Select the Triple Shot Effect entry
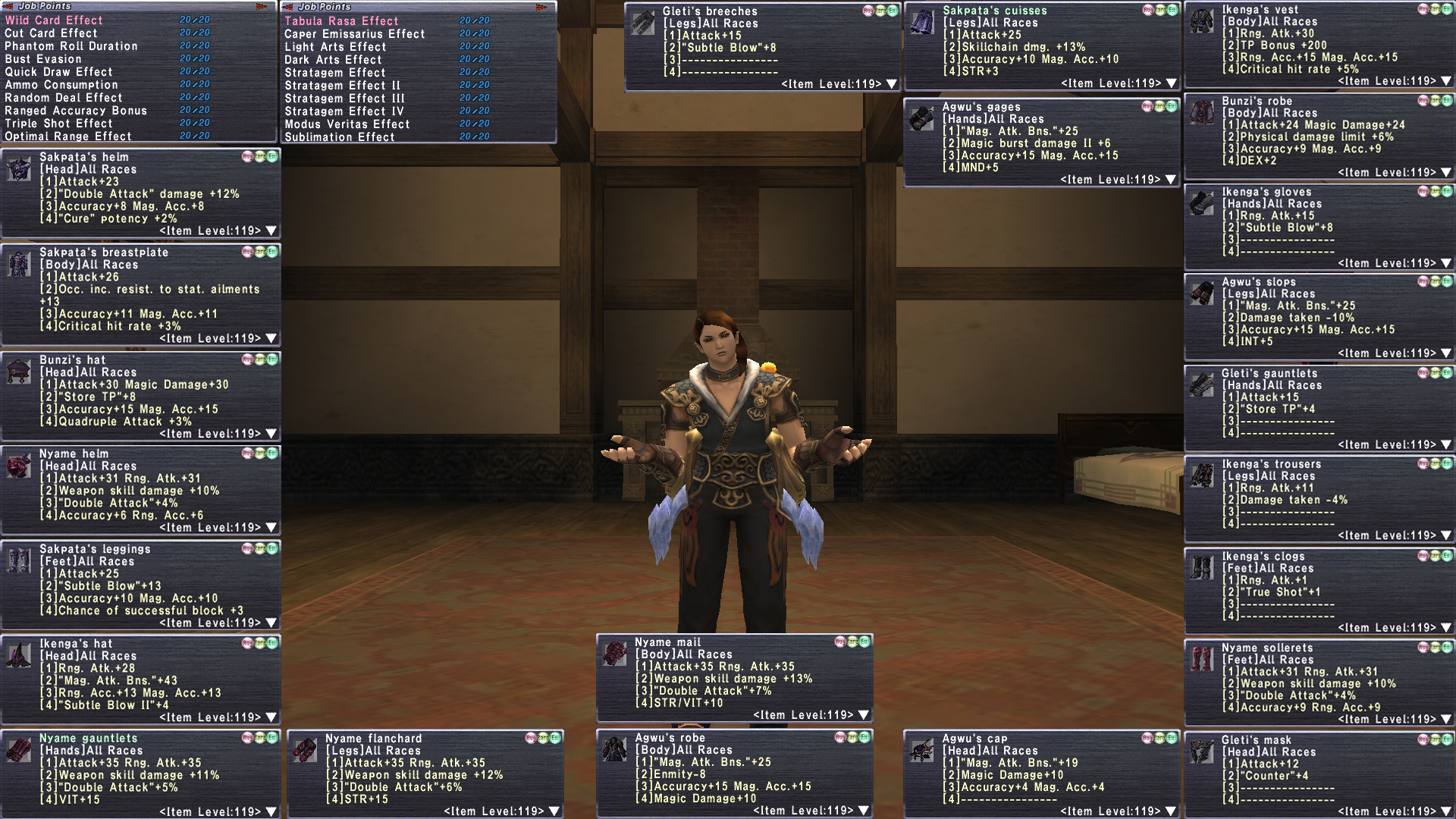This screenshot has height=819, width=1456. tap(58, 124)
